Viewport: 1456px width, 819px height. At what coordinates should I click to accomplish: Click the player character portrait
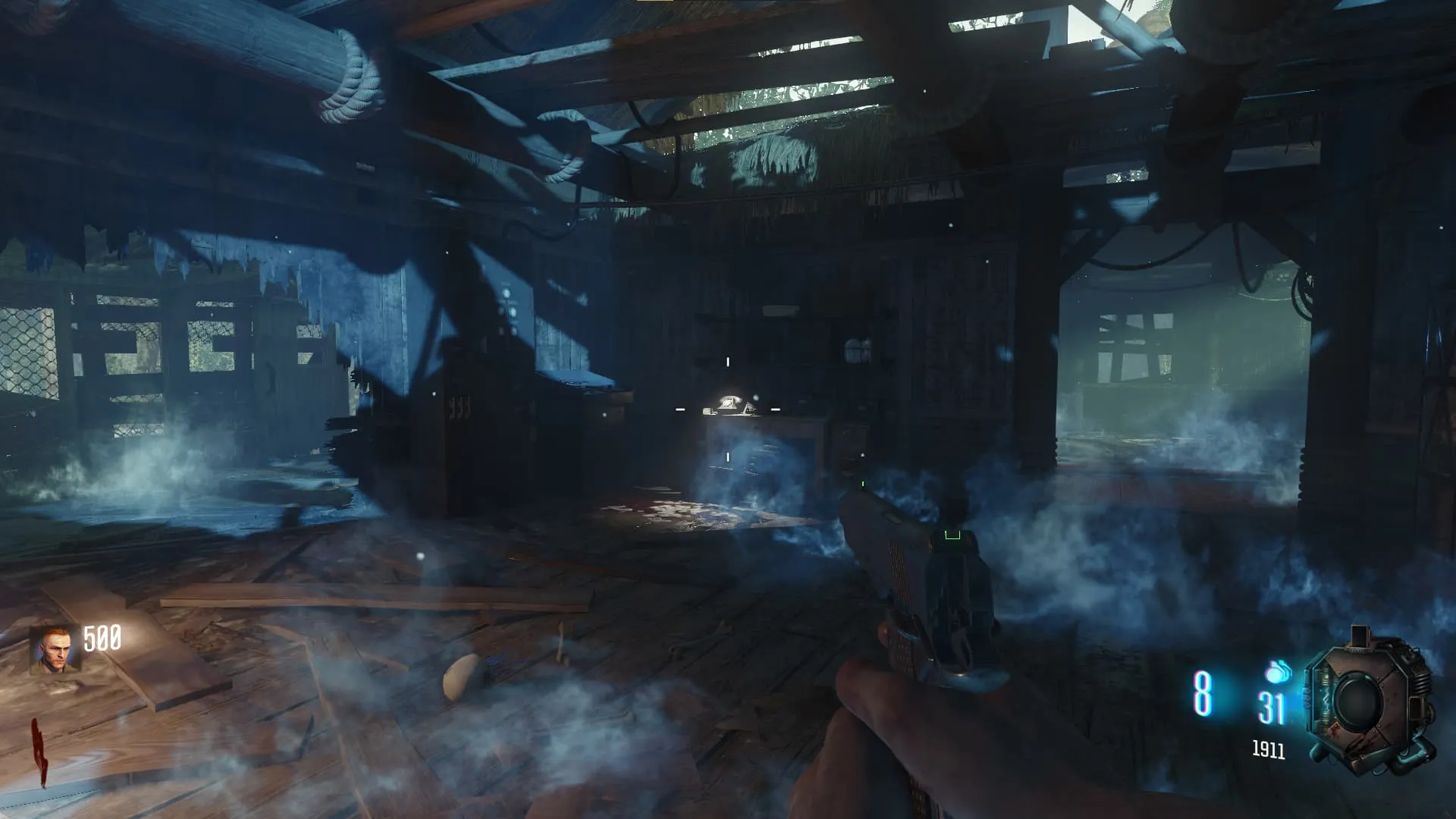(55, 650)
